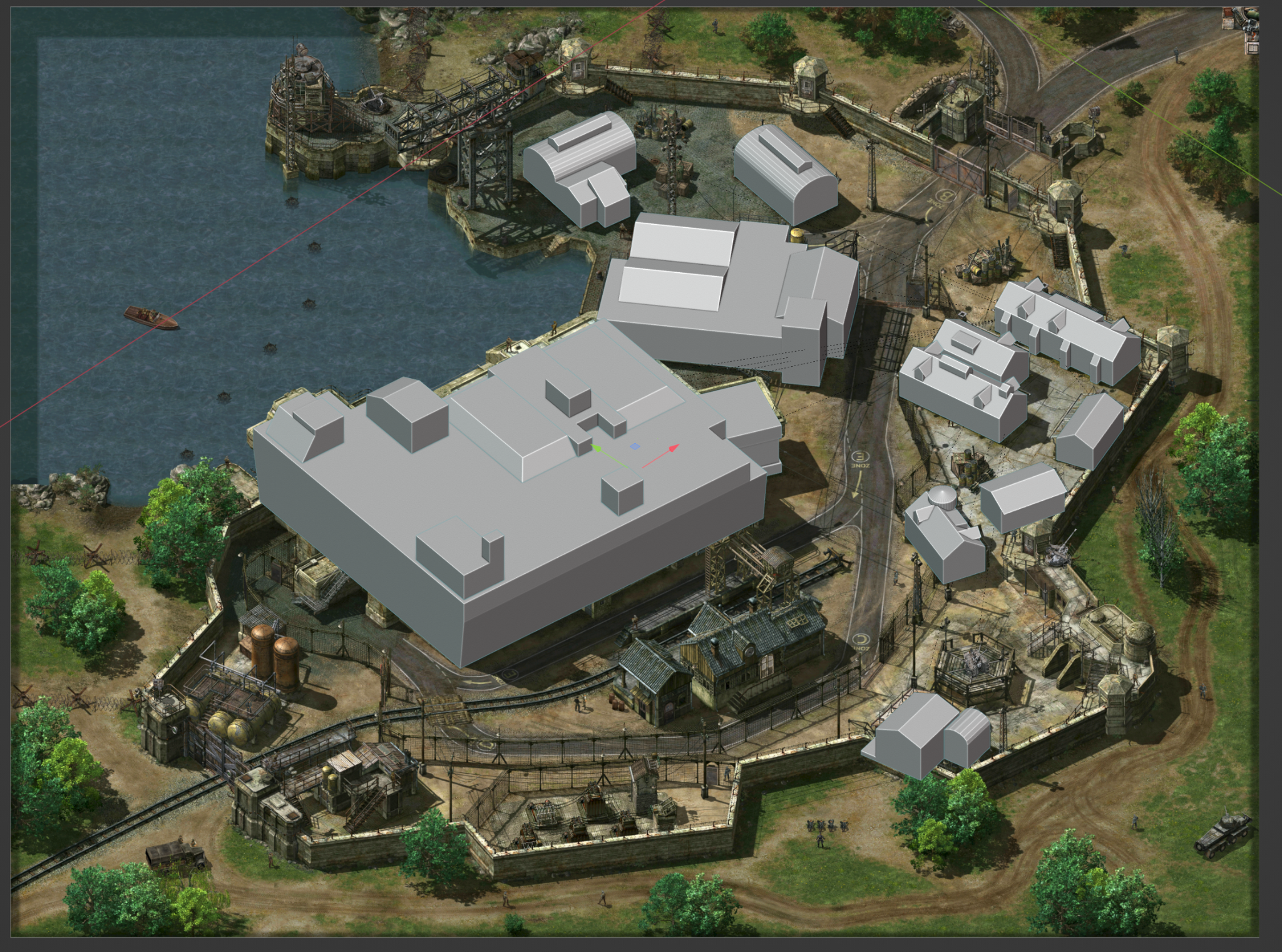Open the red book button
This screenshot has height=952, width=1282.
[1228, 12]
